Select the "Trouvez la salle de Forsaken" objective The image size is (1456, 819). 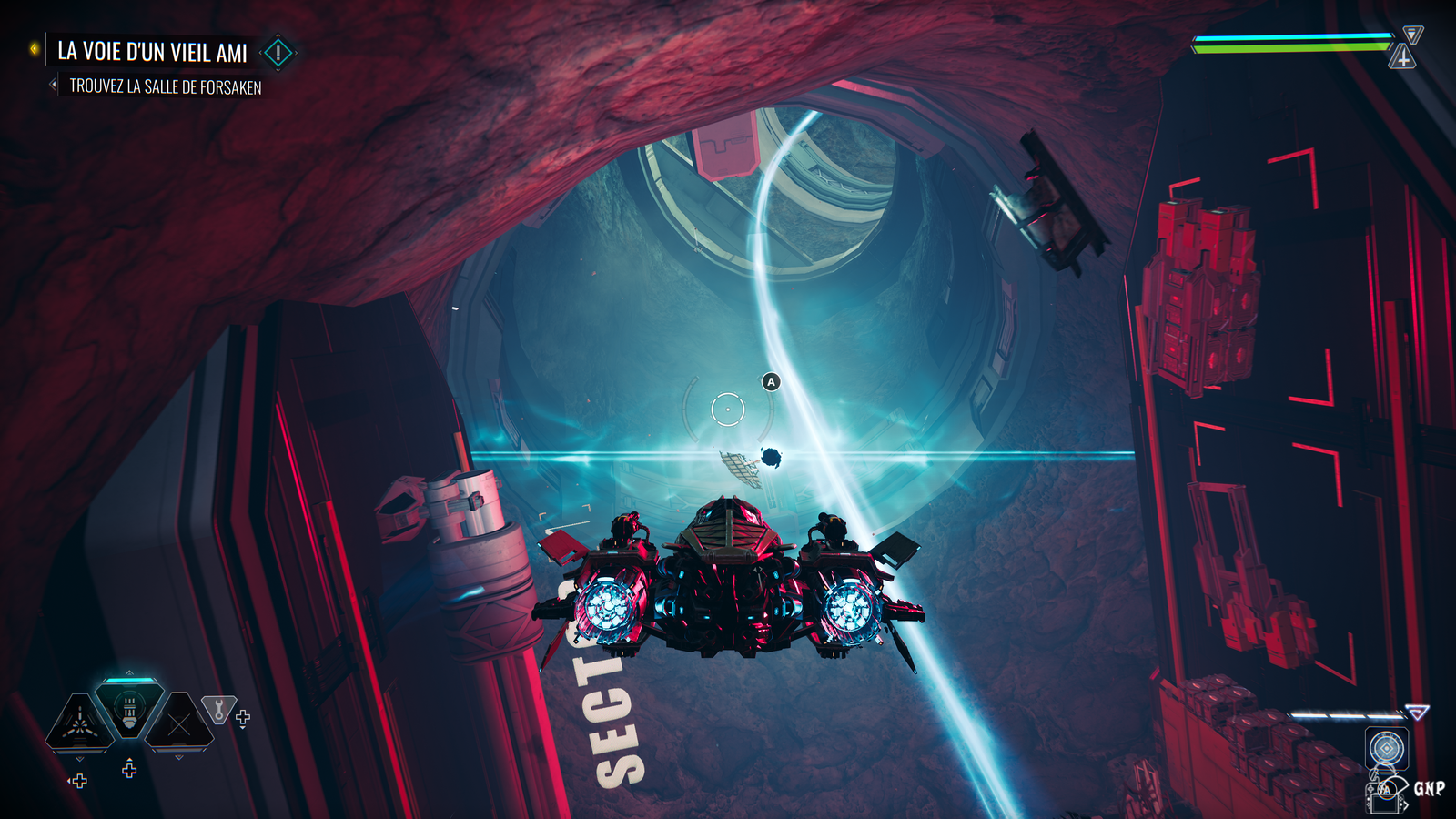pyautogui.click(x=165, y=86)
